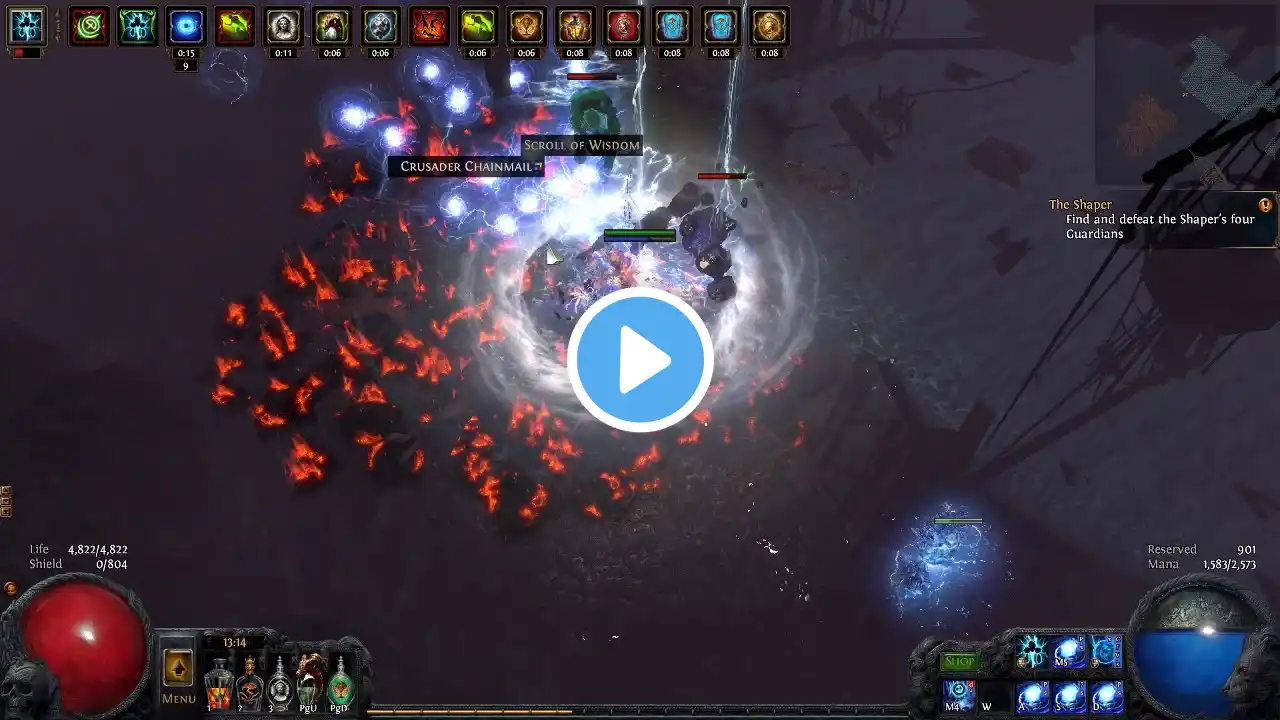Use the flask bound to PgU

[310, 680]
